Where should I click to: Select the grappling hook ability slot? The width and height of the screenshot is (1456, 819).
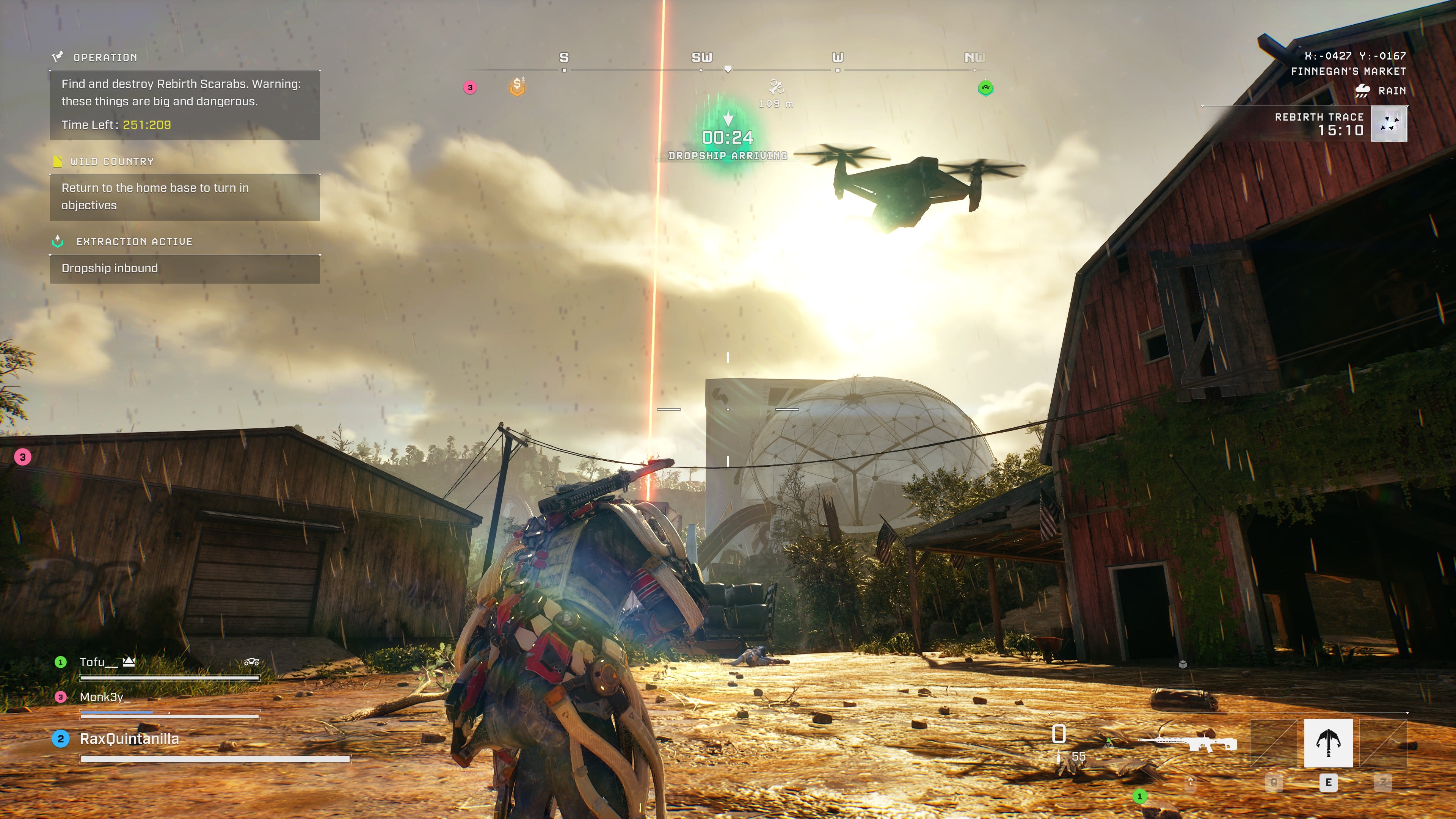[1328, 742]
